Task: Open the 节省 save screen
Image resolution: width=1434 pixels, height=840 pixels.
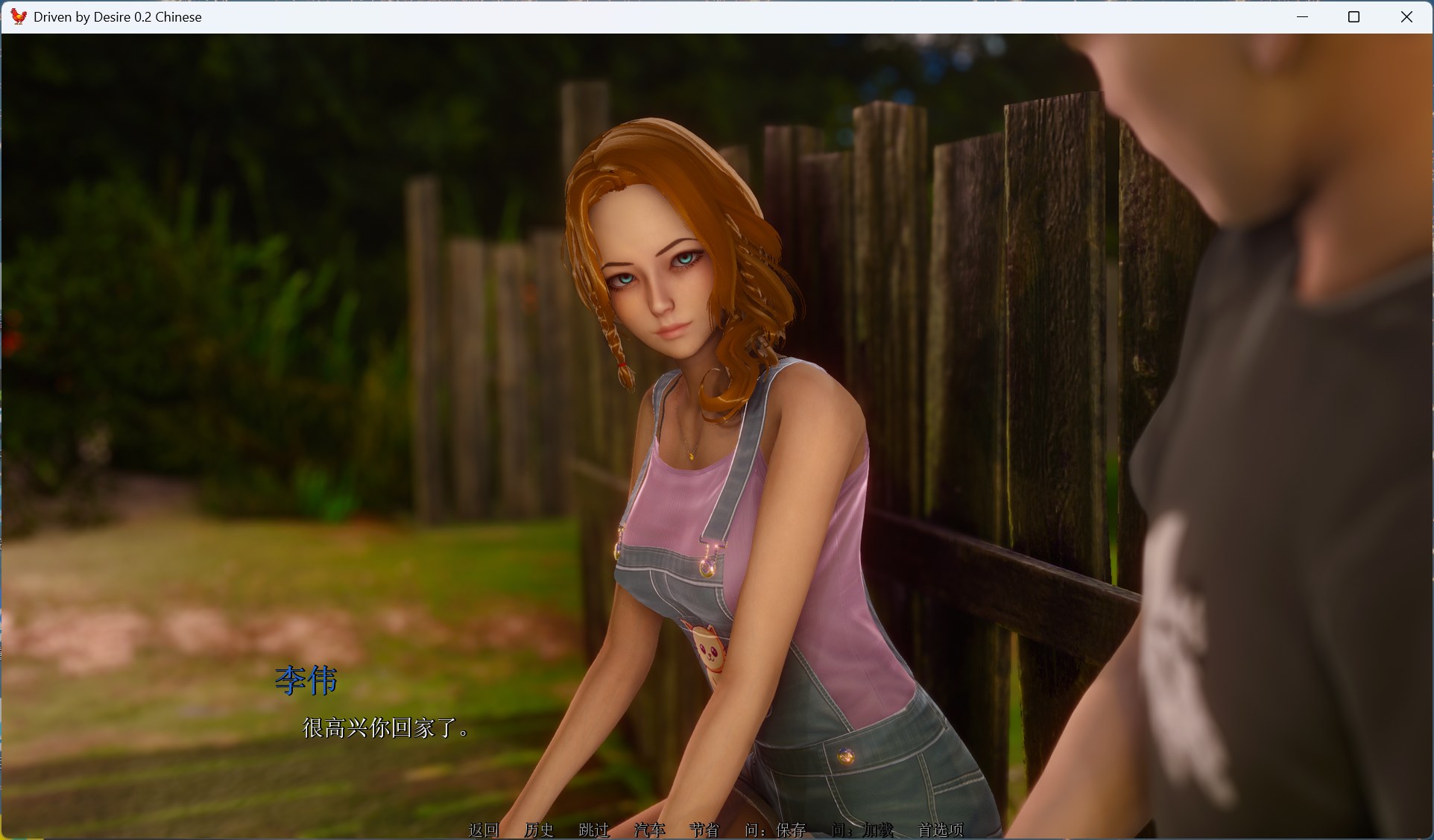Action: [x=704, y=830]
